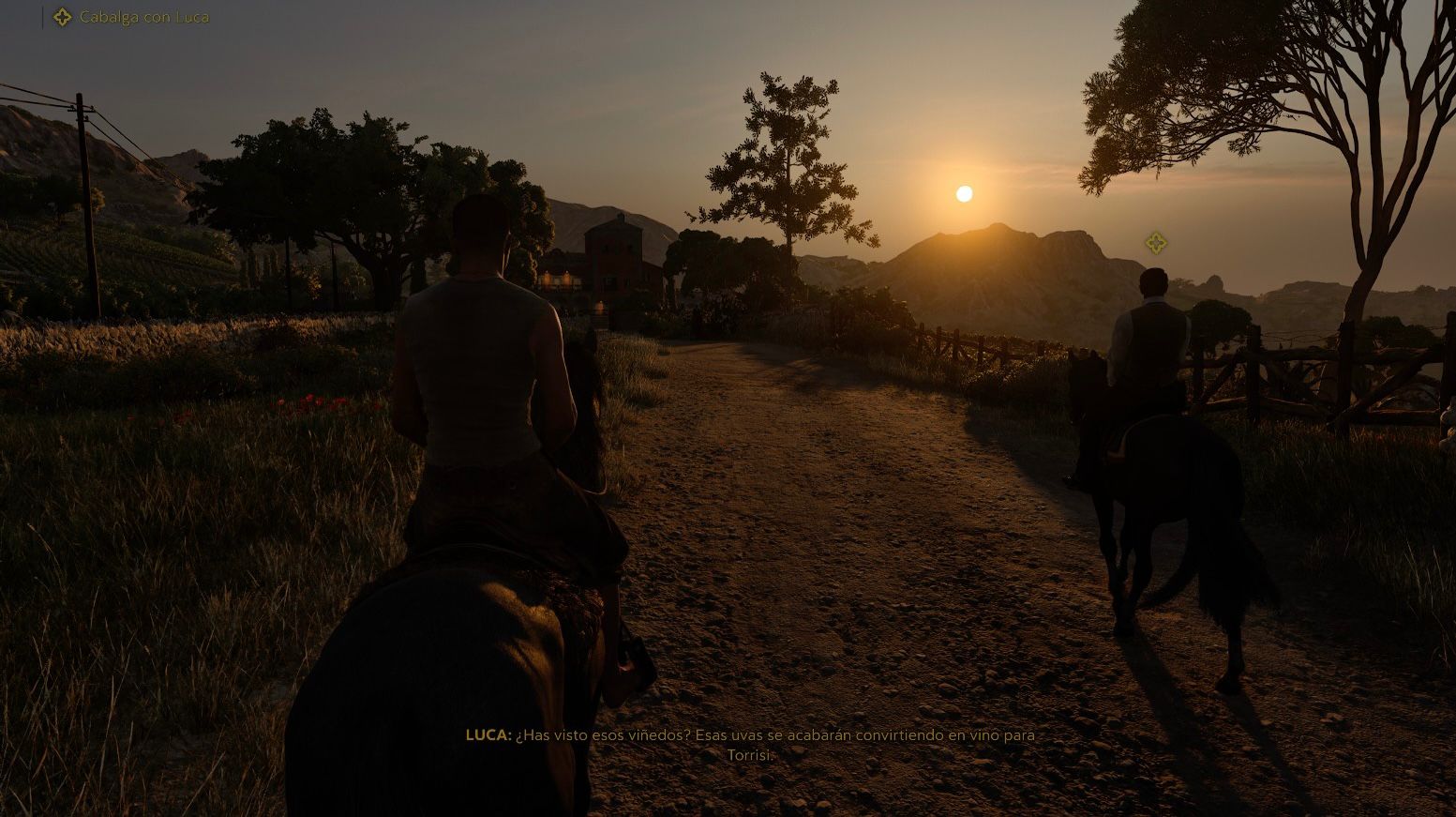Click the objective waypoint marker above Luca
The image size is (1456, 817).
pyautogui.click(x=1155, y=243)
